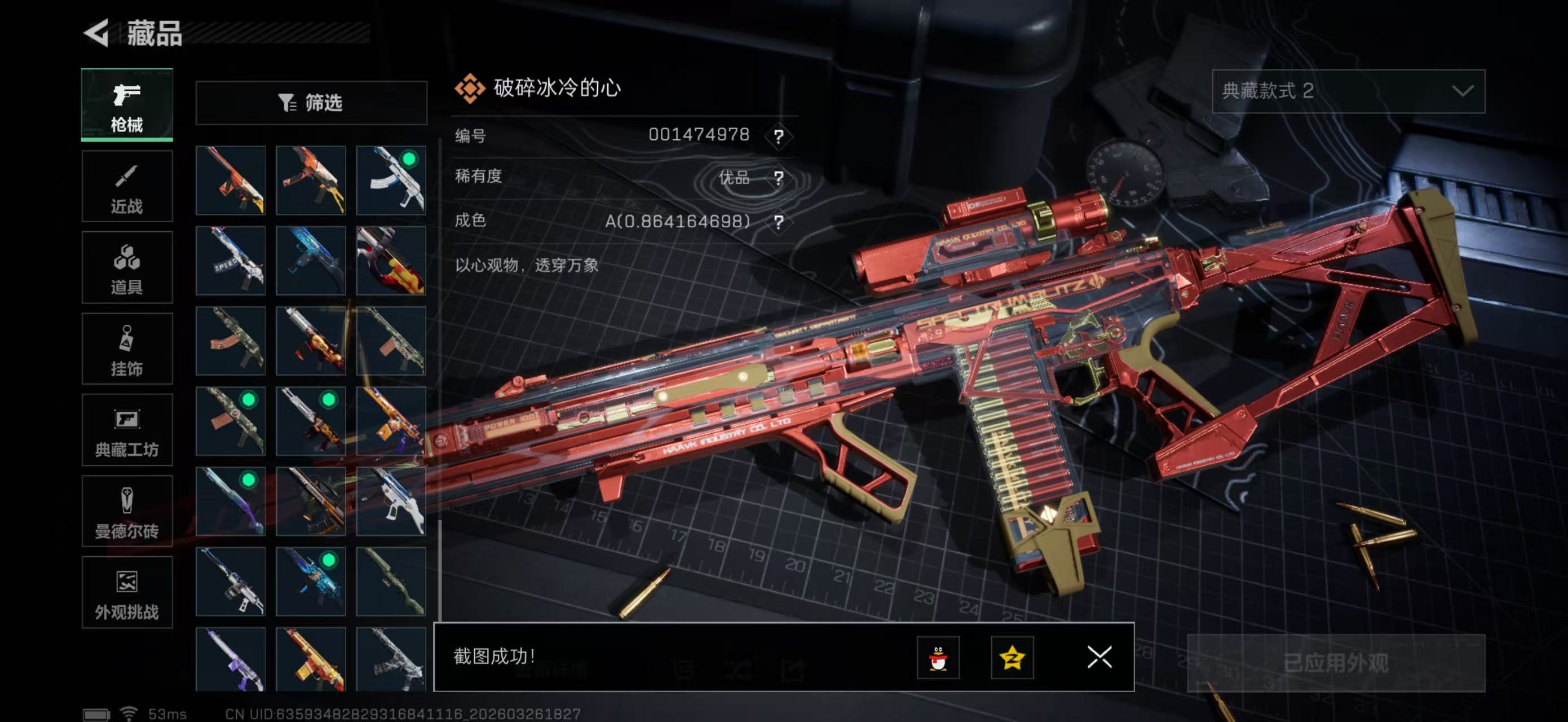1568x722 pixels.
Task: Switch to the 枪械 weapons tab
Action: (127, 105)
